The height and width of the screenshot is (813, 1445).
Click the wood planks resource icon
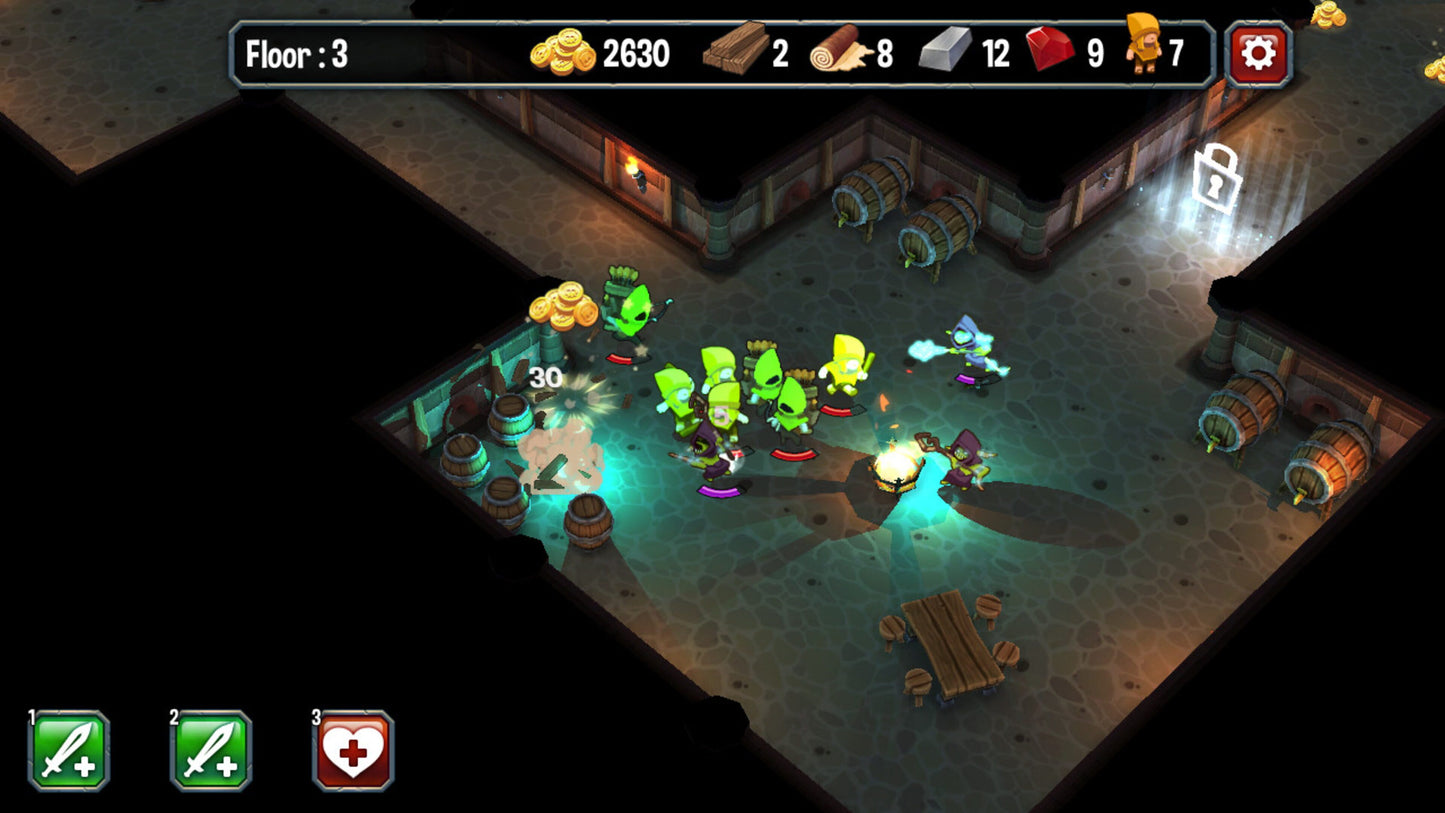(x=736, y=49)
